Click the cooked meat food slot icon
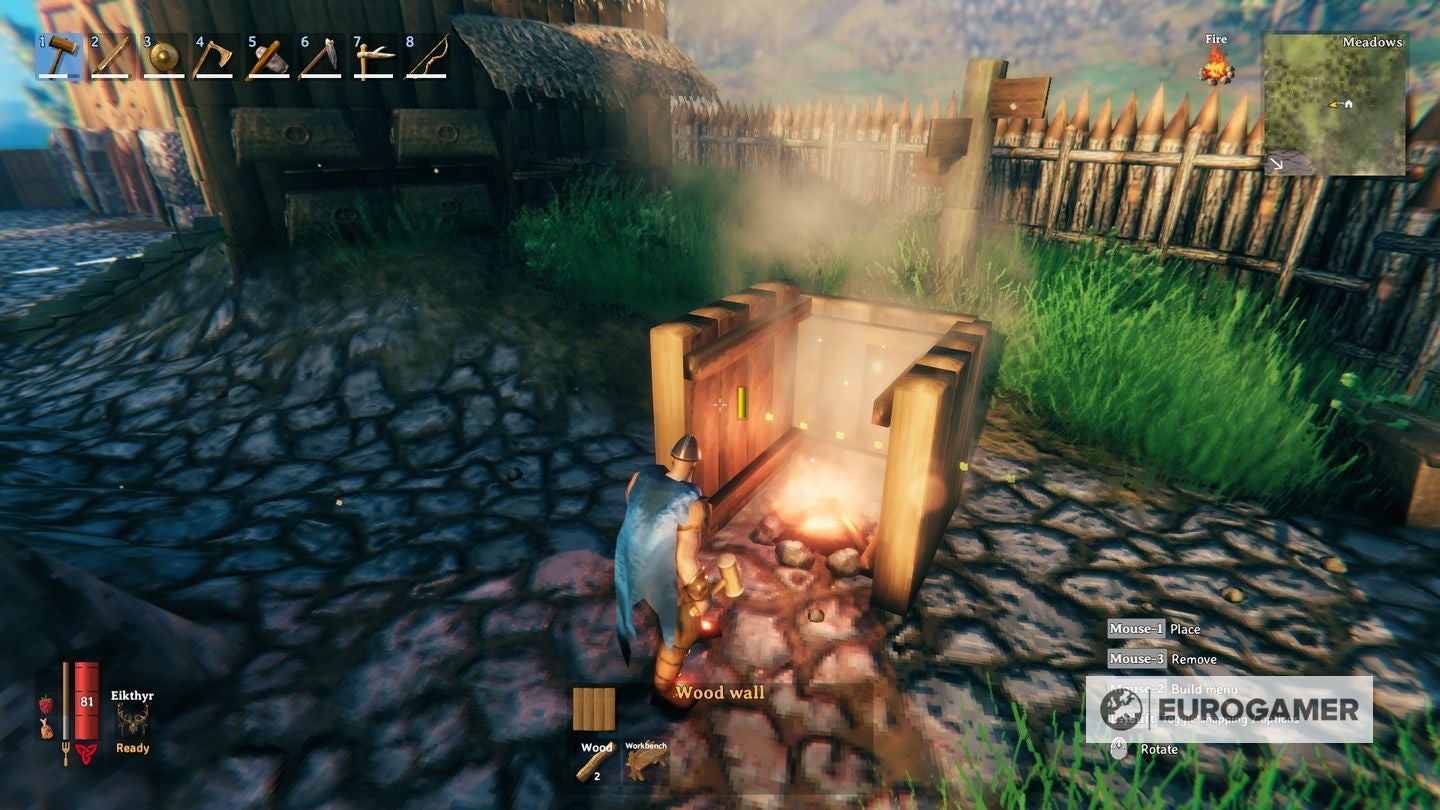 point(47,728)
